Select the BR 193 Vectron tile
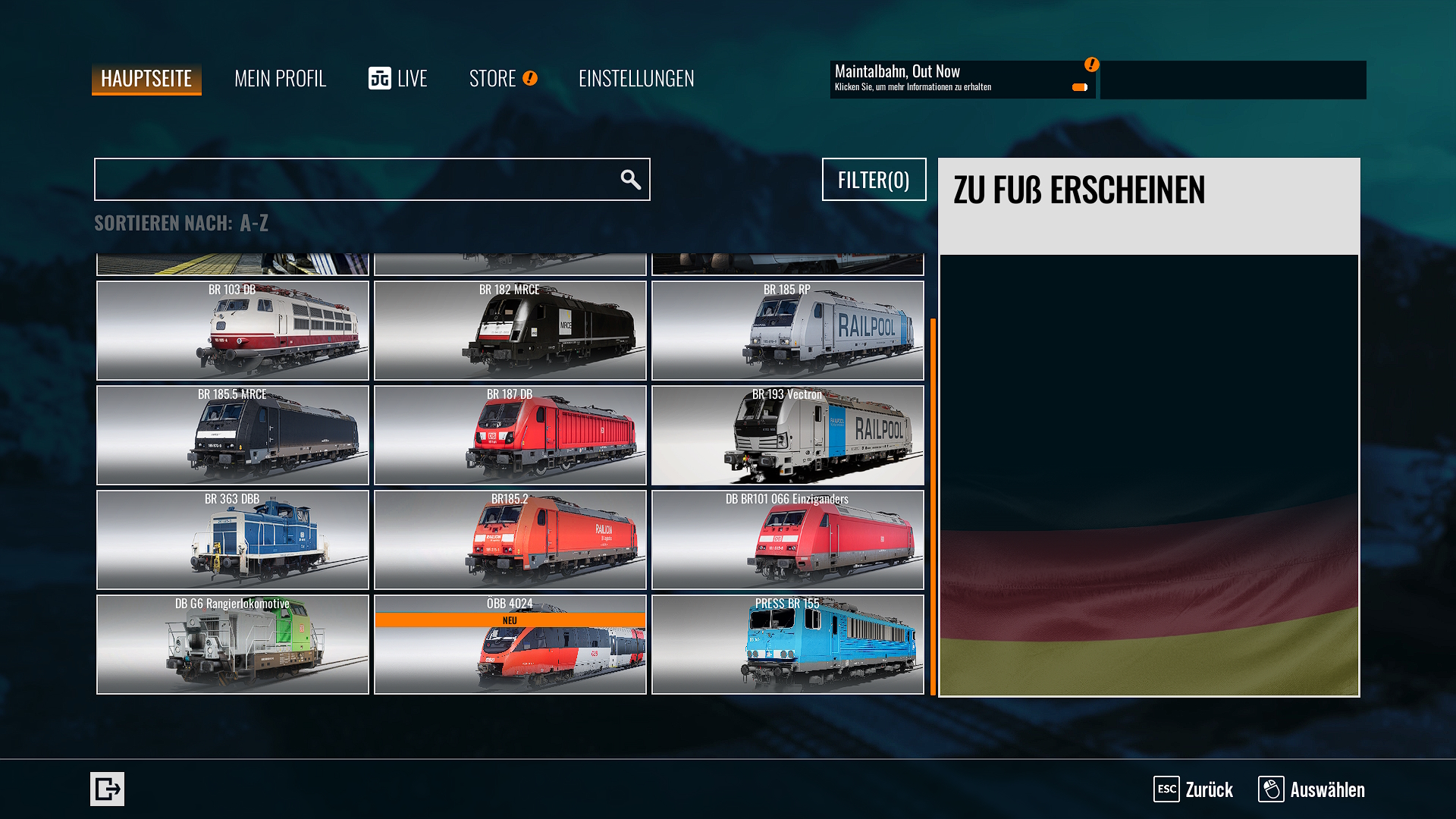This screenshot has height=819, width=1456. 787,435
